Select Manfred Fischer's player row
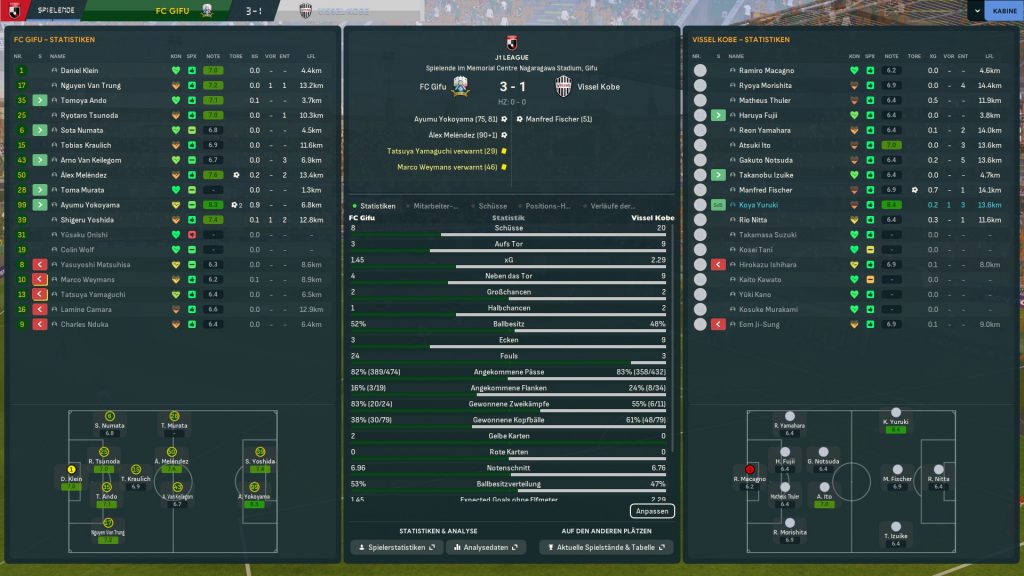The image size is (1024, 576). pyautogui.click(x=766, y=190)
